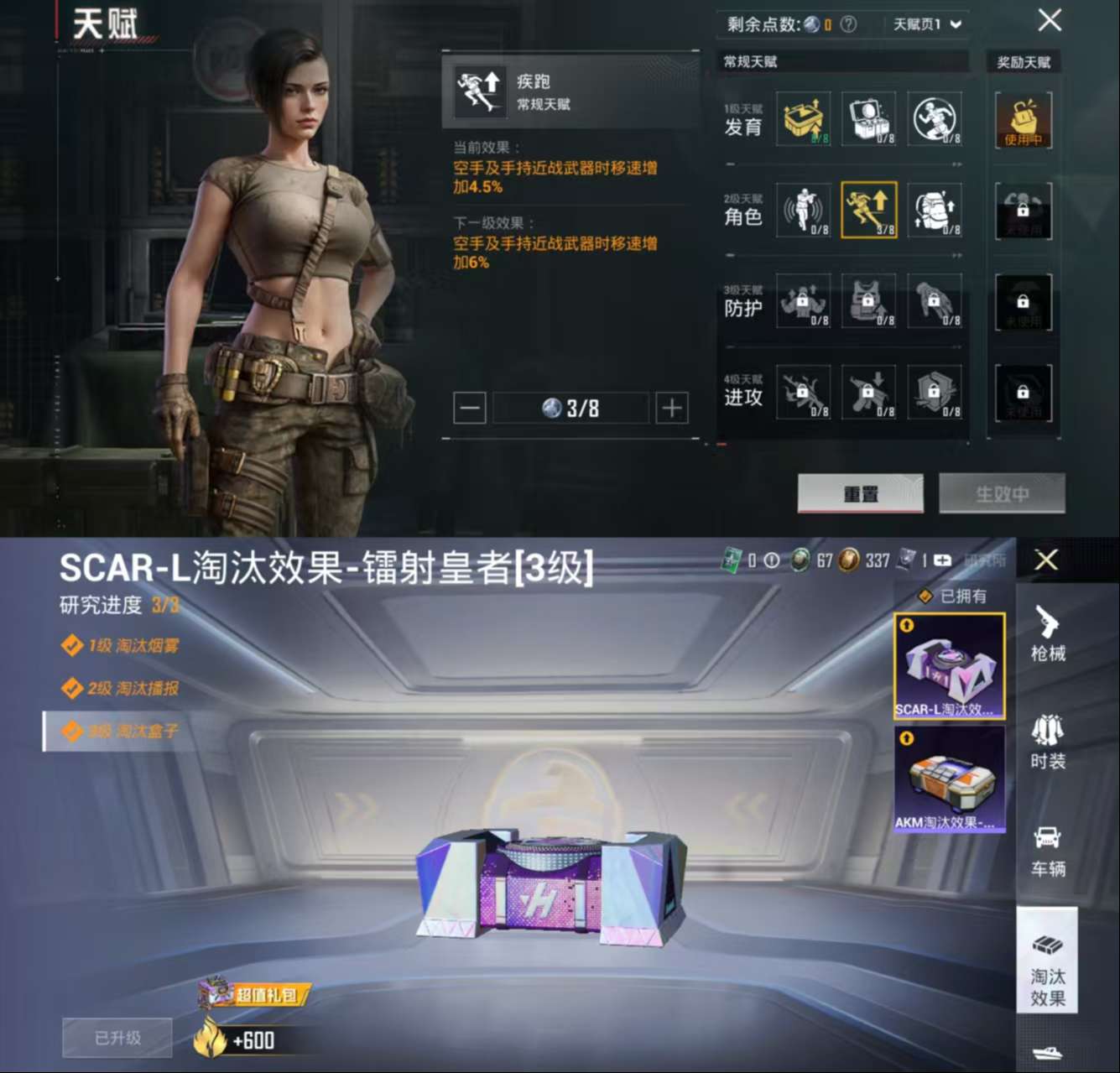Screen dimensions: 1120x1073
Task: Close the talent screen
Action: [1050, 21]
